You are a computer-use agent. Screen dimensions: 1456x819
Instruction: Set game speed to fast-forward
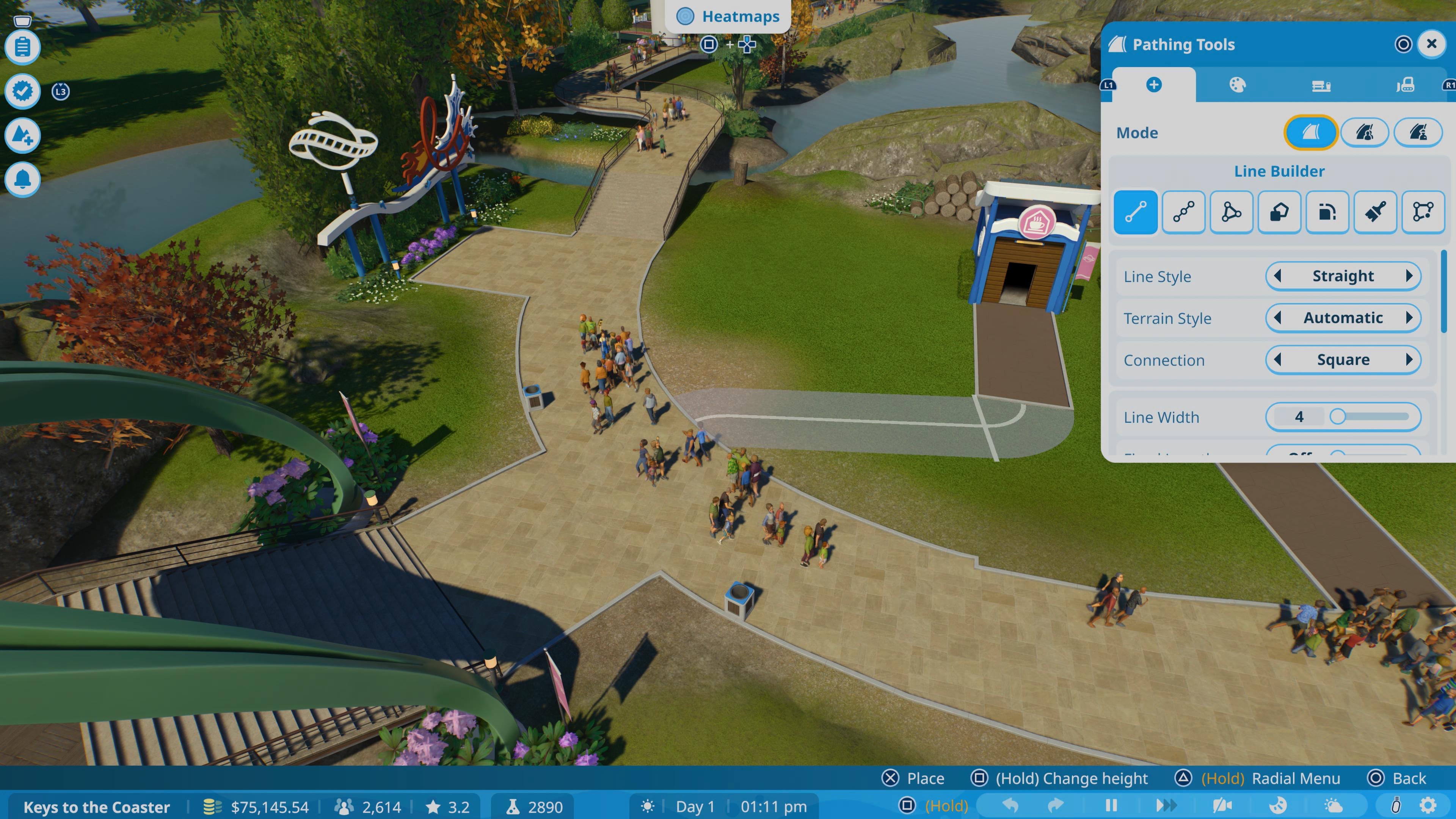(1166, 805)
